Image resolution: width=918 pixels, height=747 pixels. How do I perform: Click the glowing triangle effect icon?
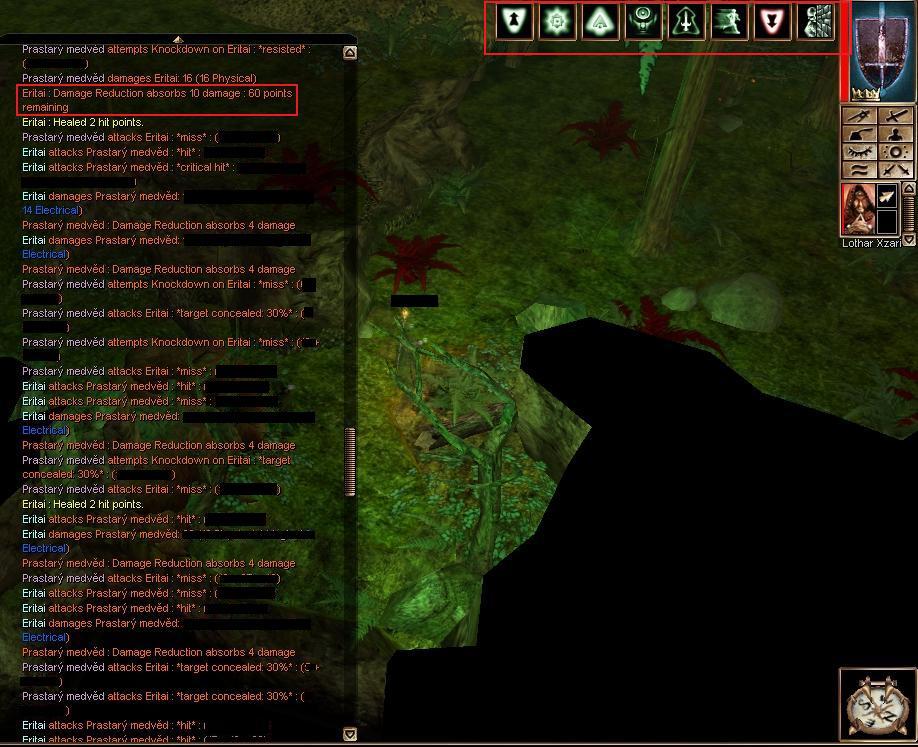point(600,22)
